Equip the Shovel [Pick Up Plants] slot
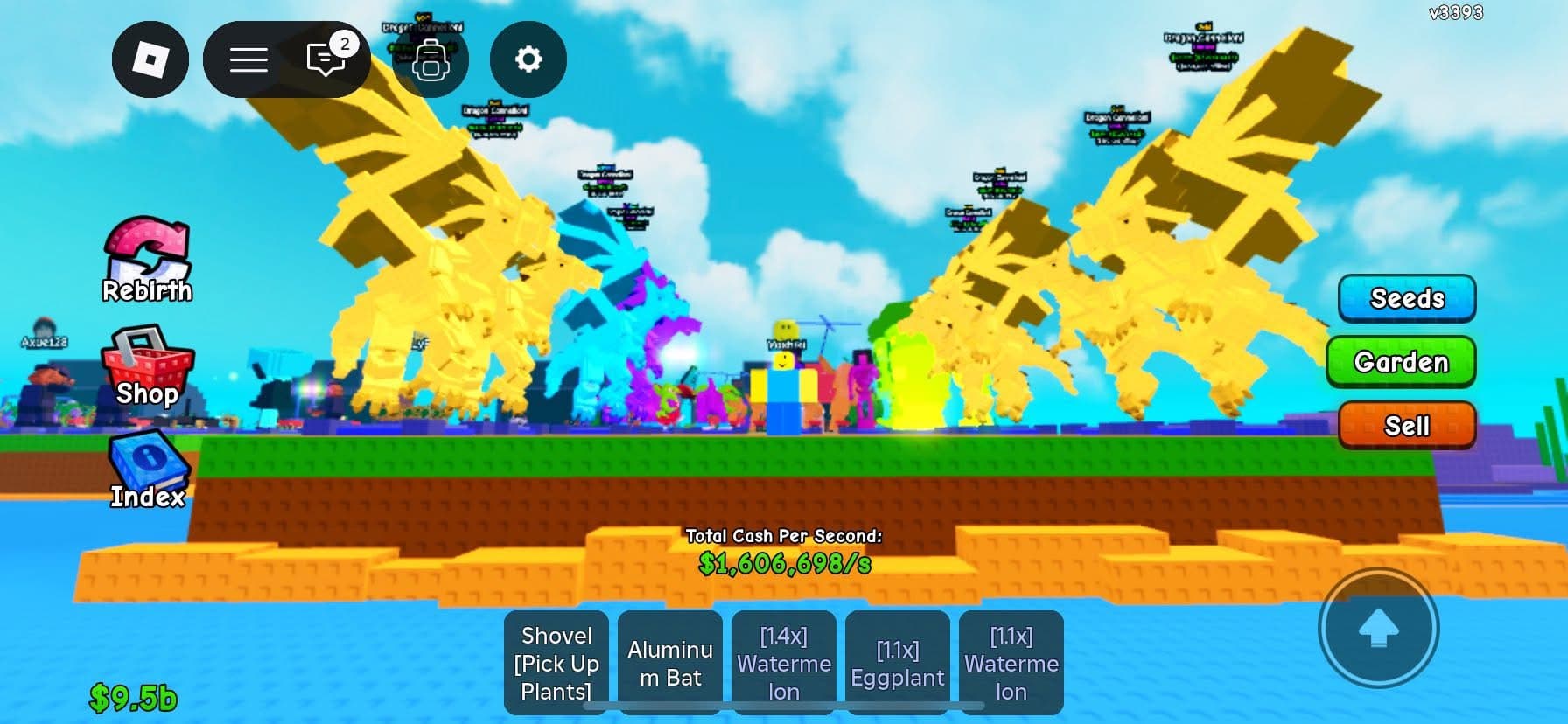The width and height of the screenshot is (1568, 724). (x=556, y=663)
